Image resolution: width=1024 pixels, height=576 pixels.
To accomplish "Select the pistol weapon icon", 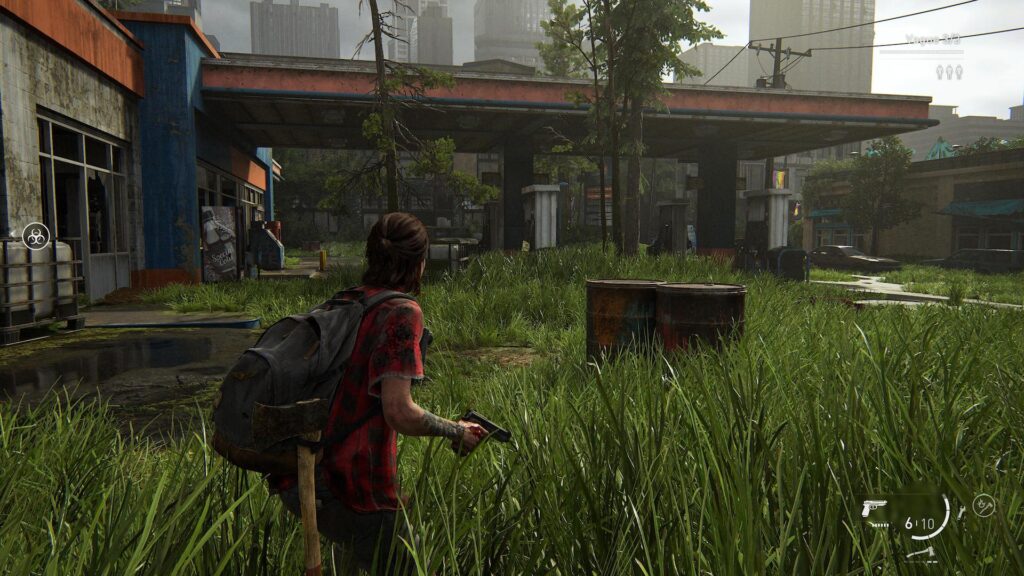I will tap(874, 508).
